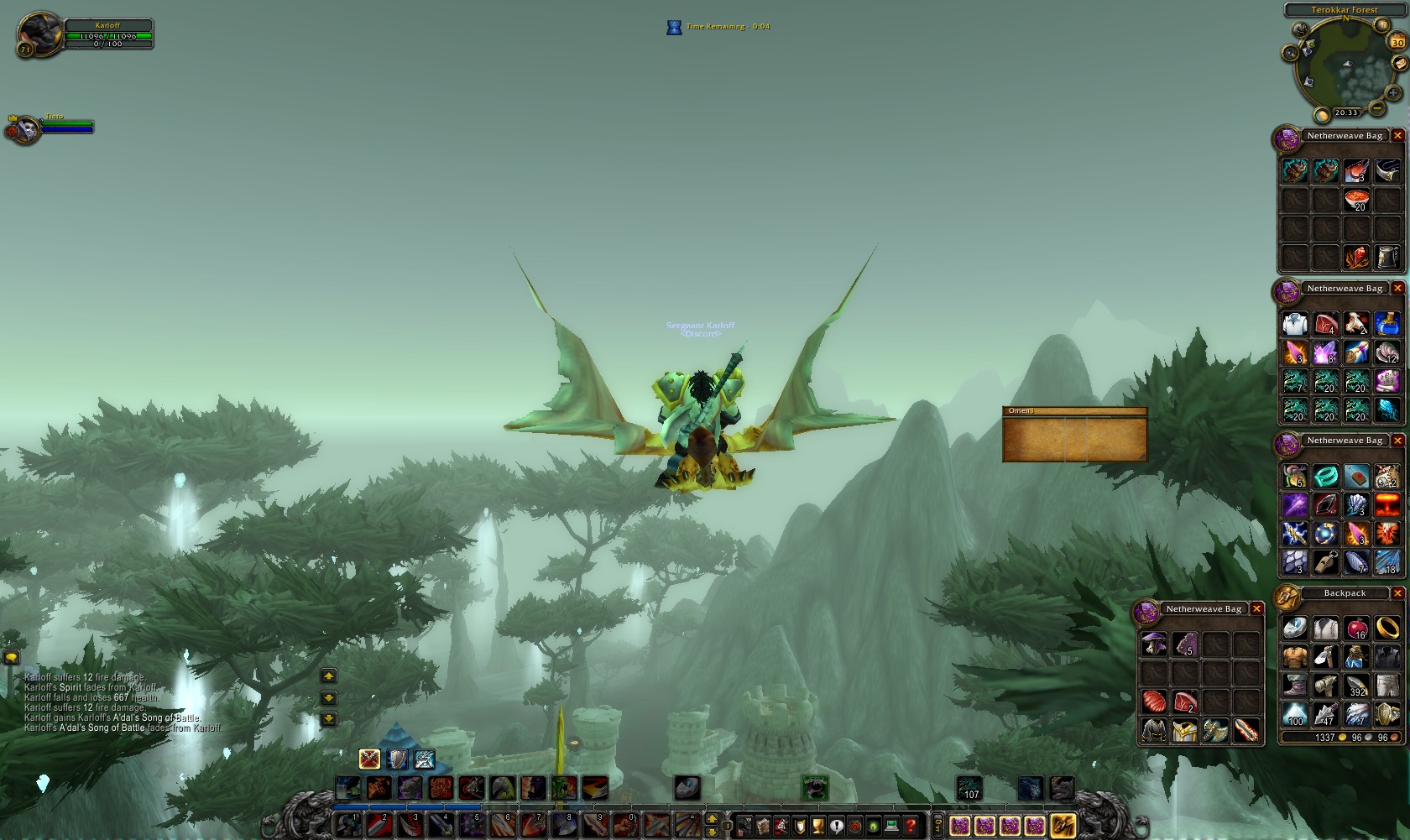
Task: Pick the blue potion flask in the bag
Action: coord(1387,323)
